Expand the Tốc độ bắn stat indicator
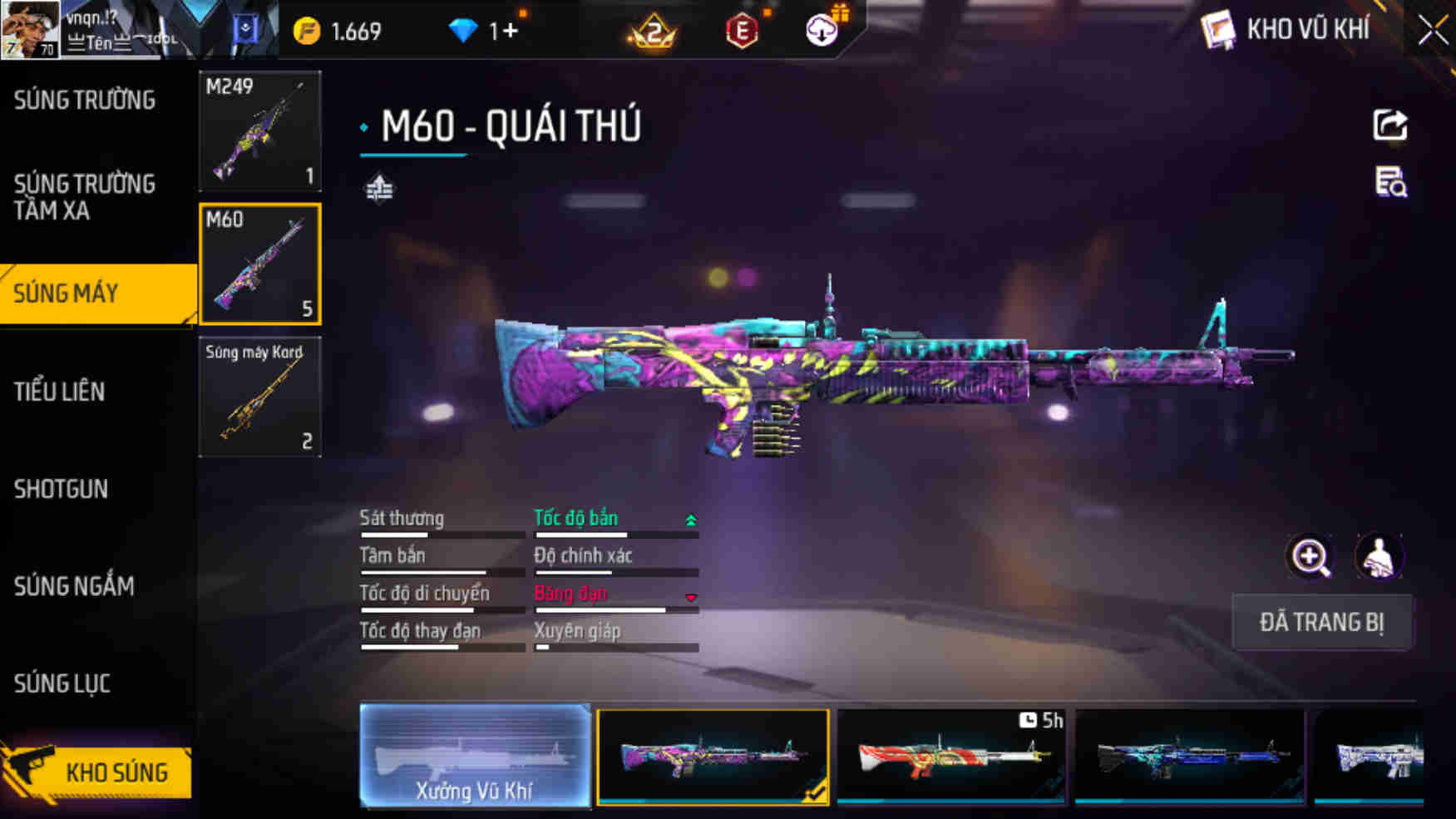The height and width of the screenshot is (819, 1456). (x=690, y=518)
